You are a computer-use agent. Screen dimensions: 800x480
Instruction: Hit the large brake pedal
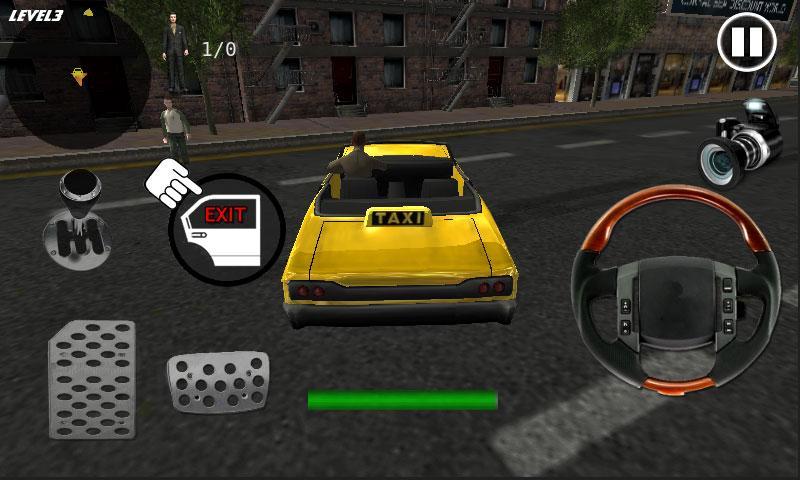[x=92, y=378]
